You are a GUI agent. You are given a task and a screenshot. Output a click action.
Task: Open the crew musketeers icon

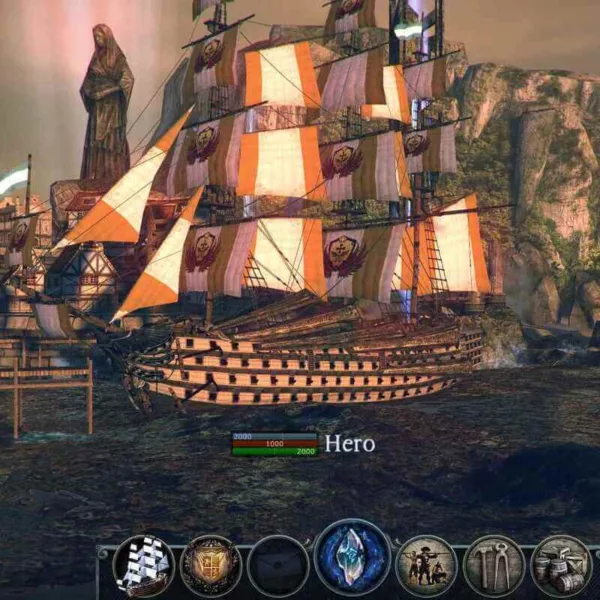point(426,566)
